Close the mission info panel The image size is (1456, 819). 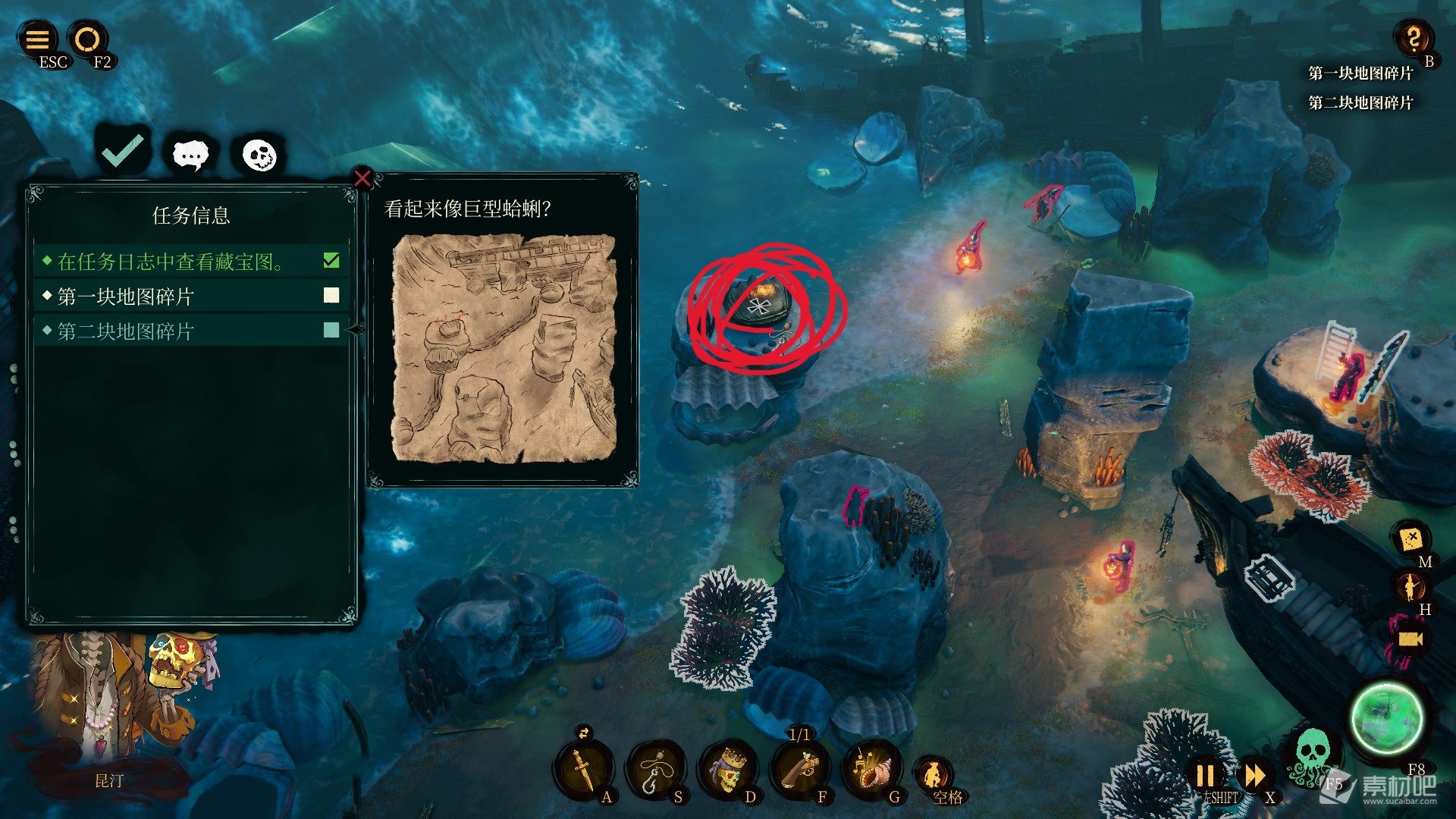tap(362, 179)
